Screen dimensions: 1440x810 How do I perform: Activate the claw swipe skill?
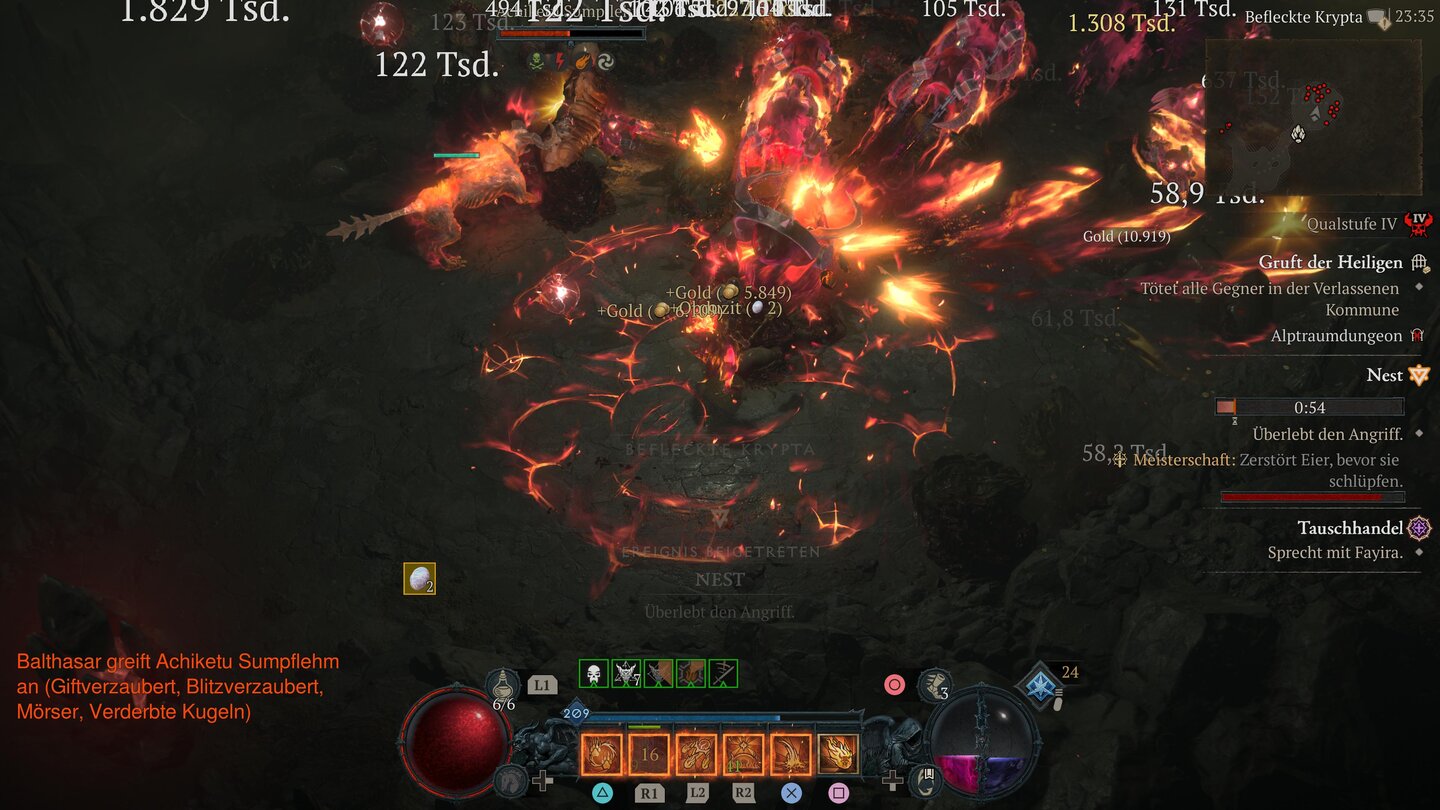tap(602, 754)
